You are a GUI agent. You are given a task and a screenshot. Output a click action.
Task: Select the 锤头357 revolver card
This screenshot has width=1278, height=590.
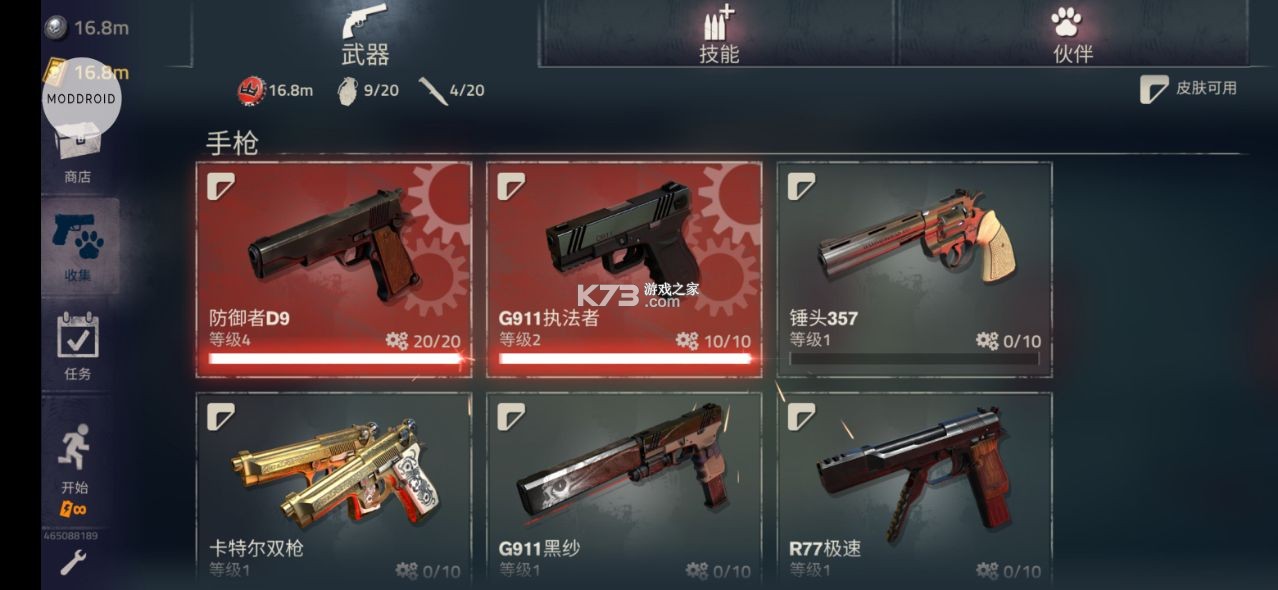914,268
